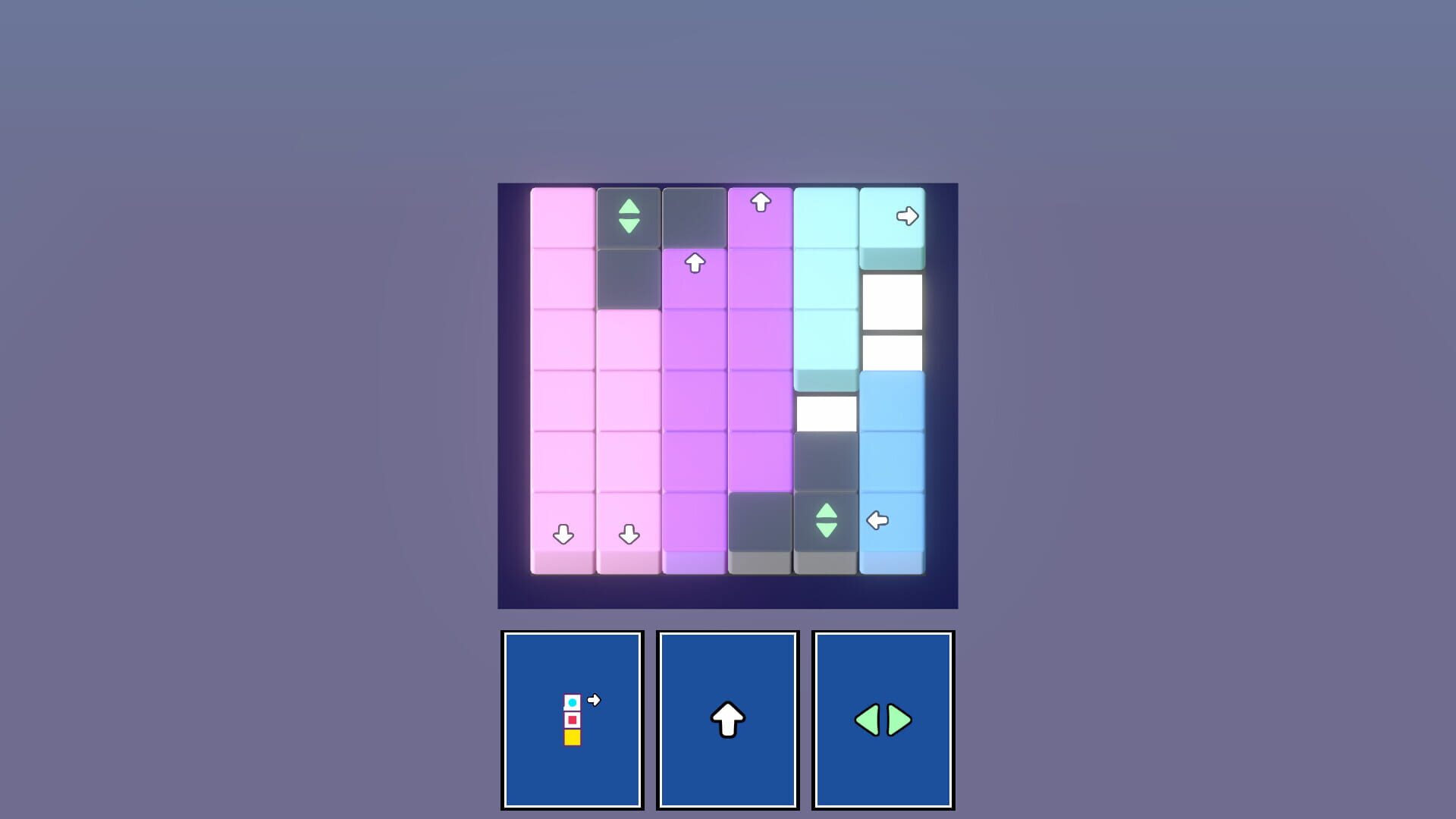1456x819 pixels.
Task: Click the left arrow on the light blue tile
Action: click(876, 519)
